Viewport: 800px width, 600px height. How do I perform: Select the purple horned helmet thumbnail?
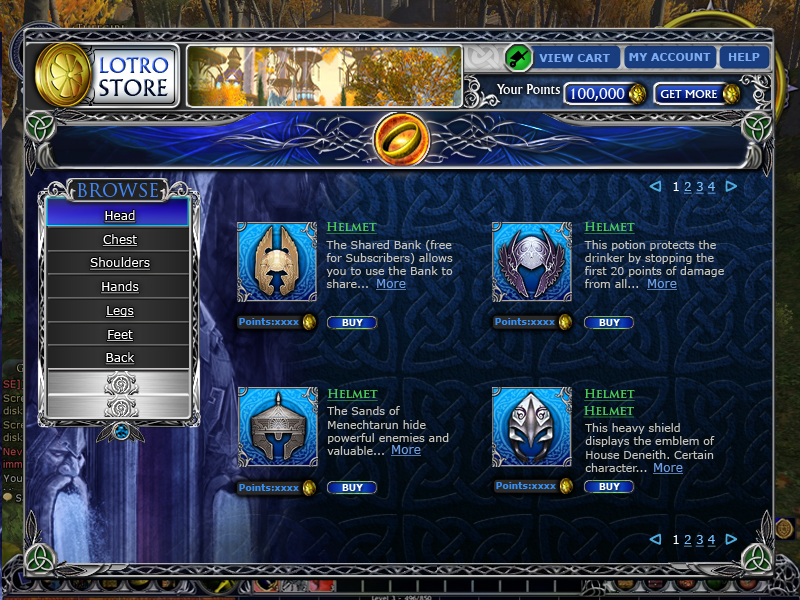(x=532, y=262)
